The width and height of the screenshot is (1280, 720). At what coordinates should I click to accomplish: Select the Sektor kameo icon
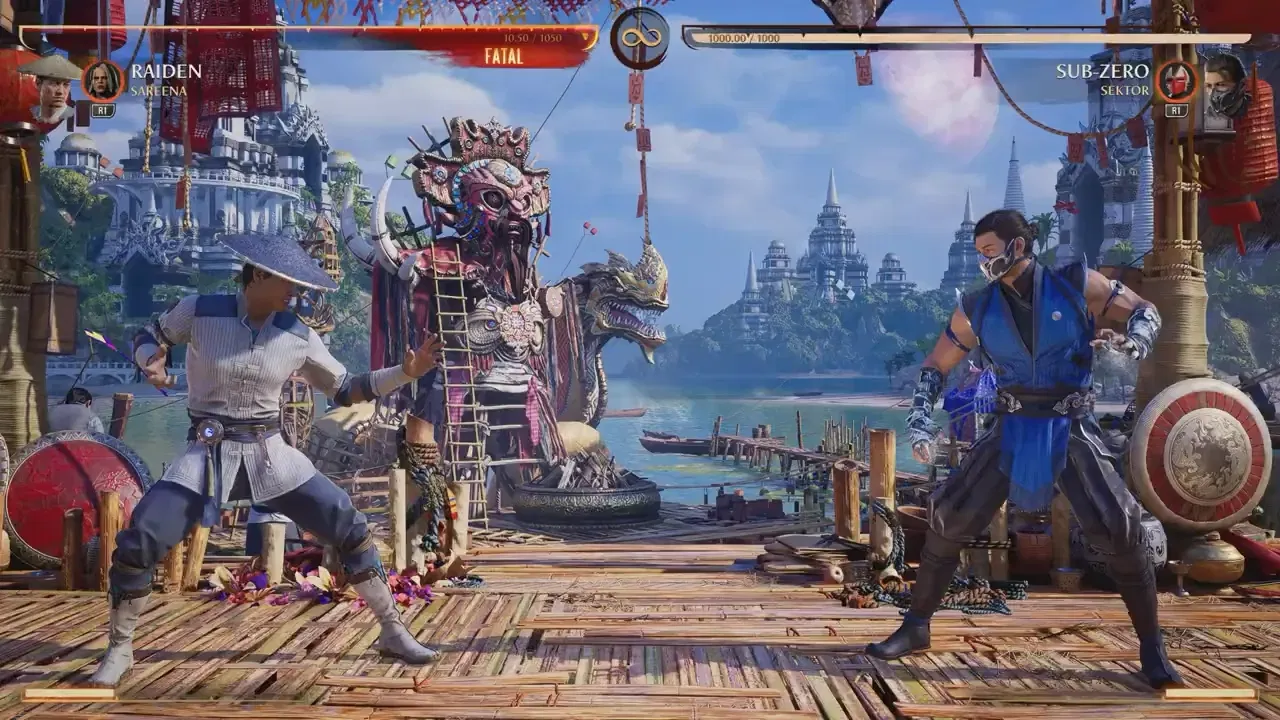tap(1176, 80)
